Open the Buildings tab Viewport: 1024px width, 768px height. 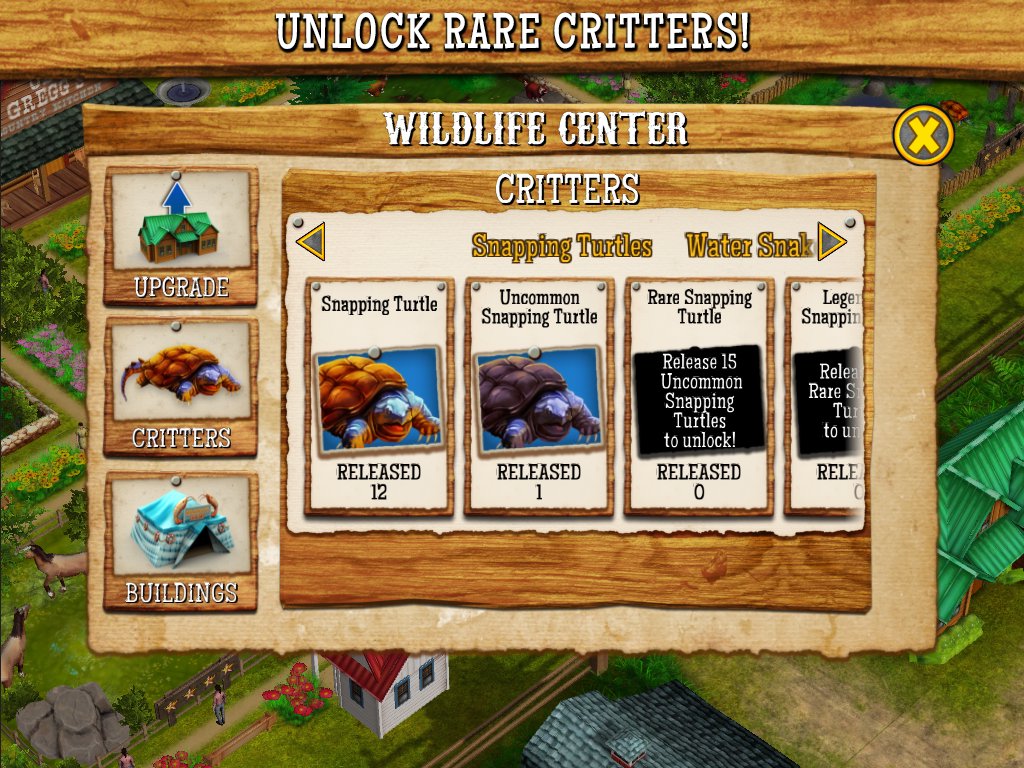(180, 541)
